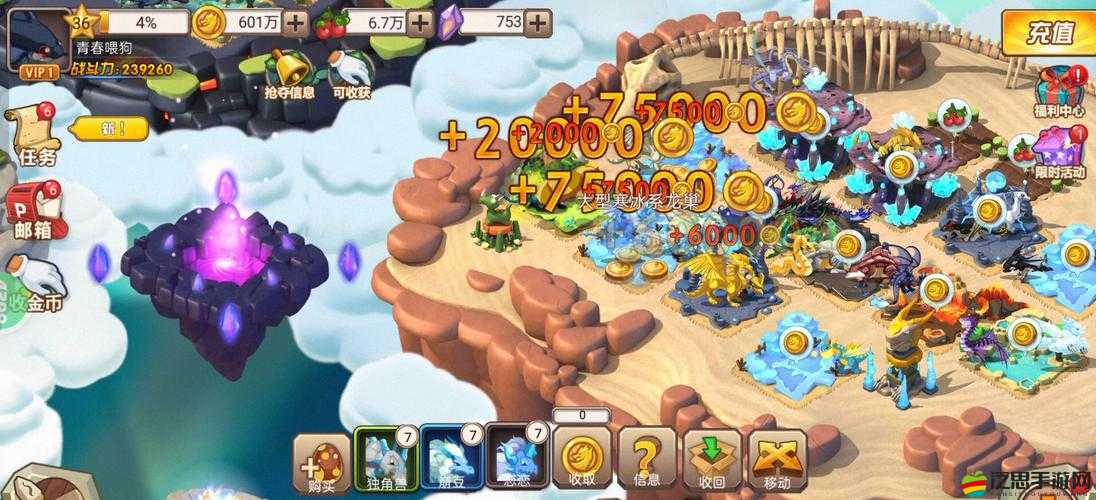Screen dimensions: 1096x500
Task: Add more gold coins with the plus button
Action: pos(296,21)
